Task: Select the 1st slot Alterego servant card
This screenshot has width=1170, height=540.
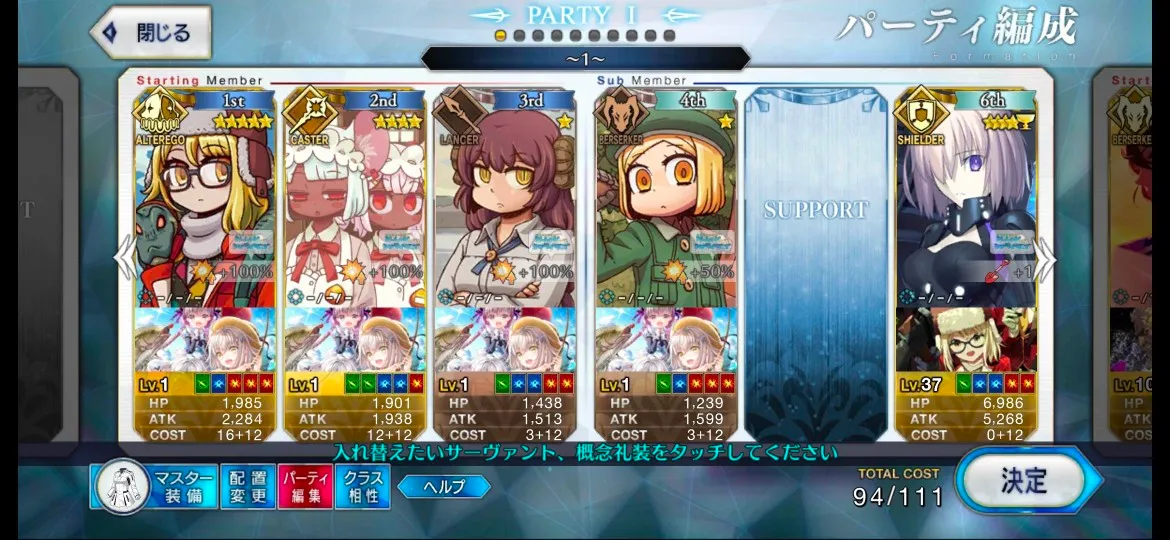Action: [204, 200]
